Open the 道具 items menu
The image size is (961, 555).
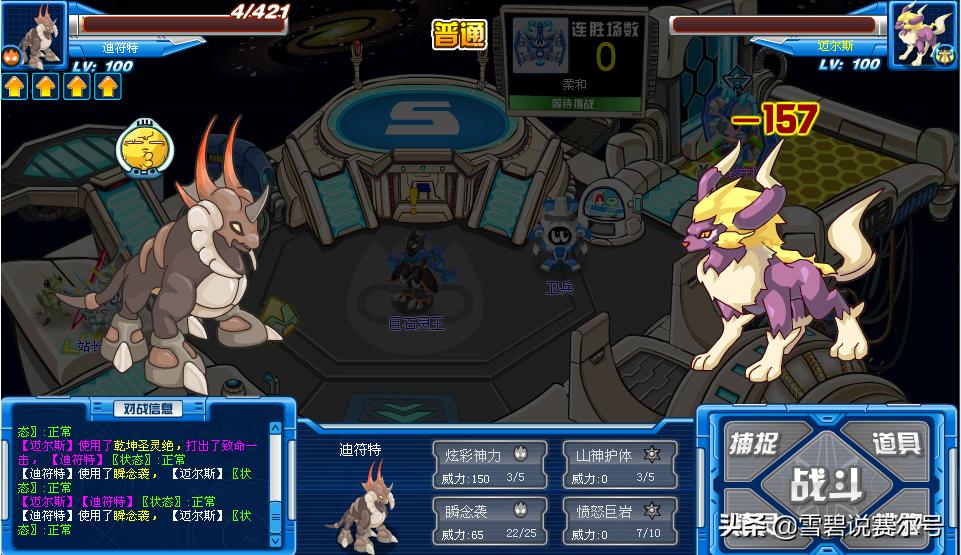tap(894, 443)
